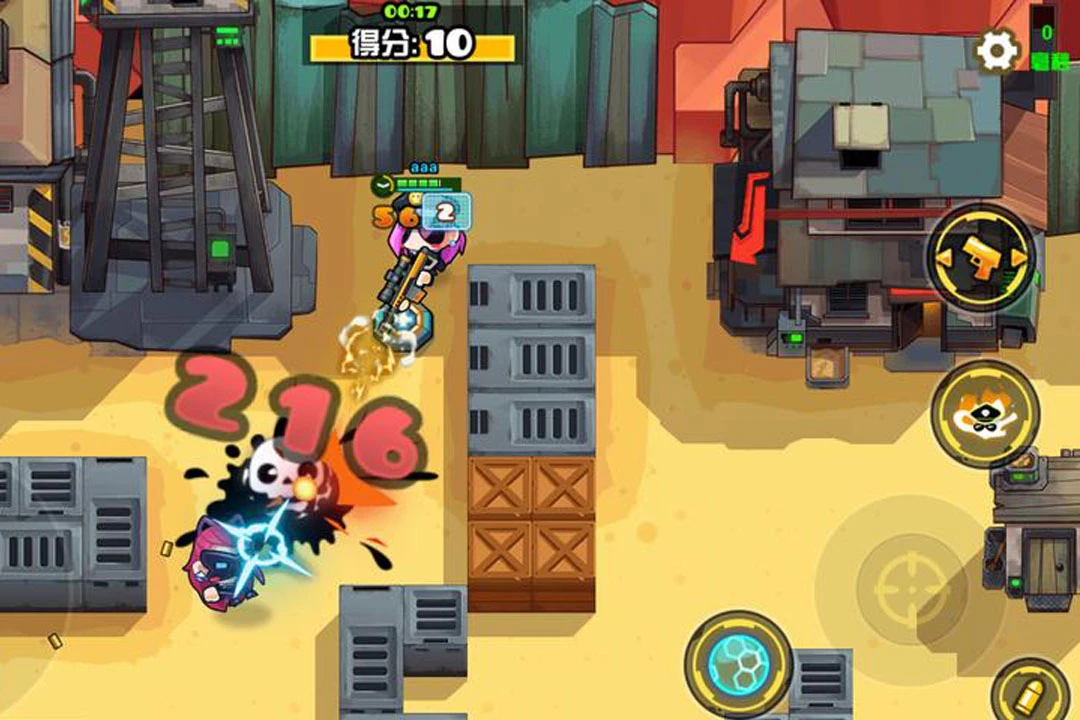Switch weapon using the gold pistol button

pos(980,259)
